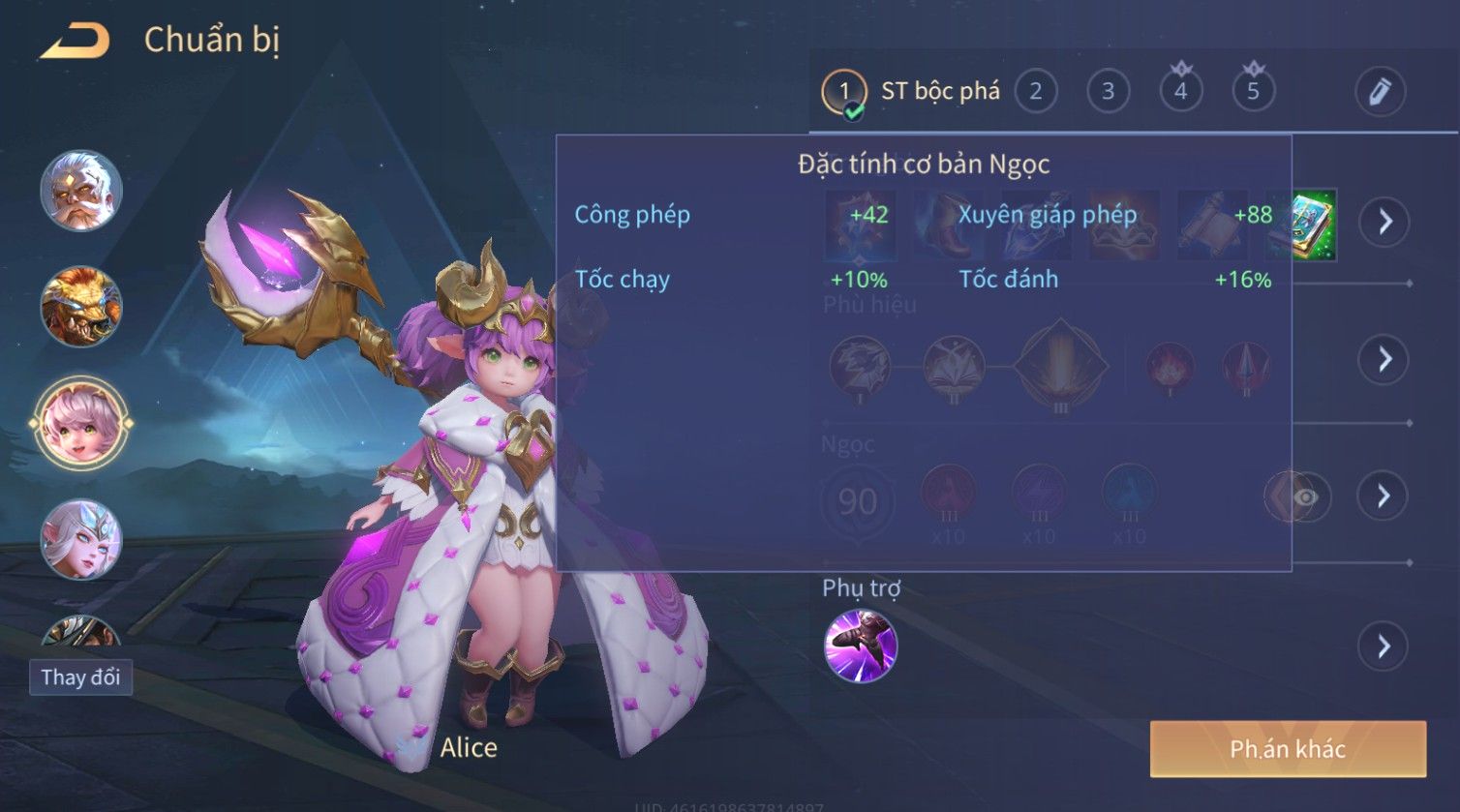Expand the Phù hiệu section arrow

1384,359
